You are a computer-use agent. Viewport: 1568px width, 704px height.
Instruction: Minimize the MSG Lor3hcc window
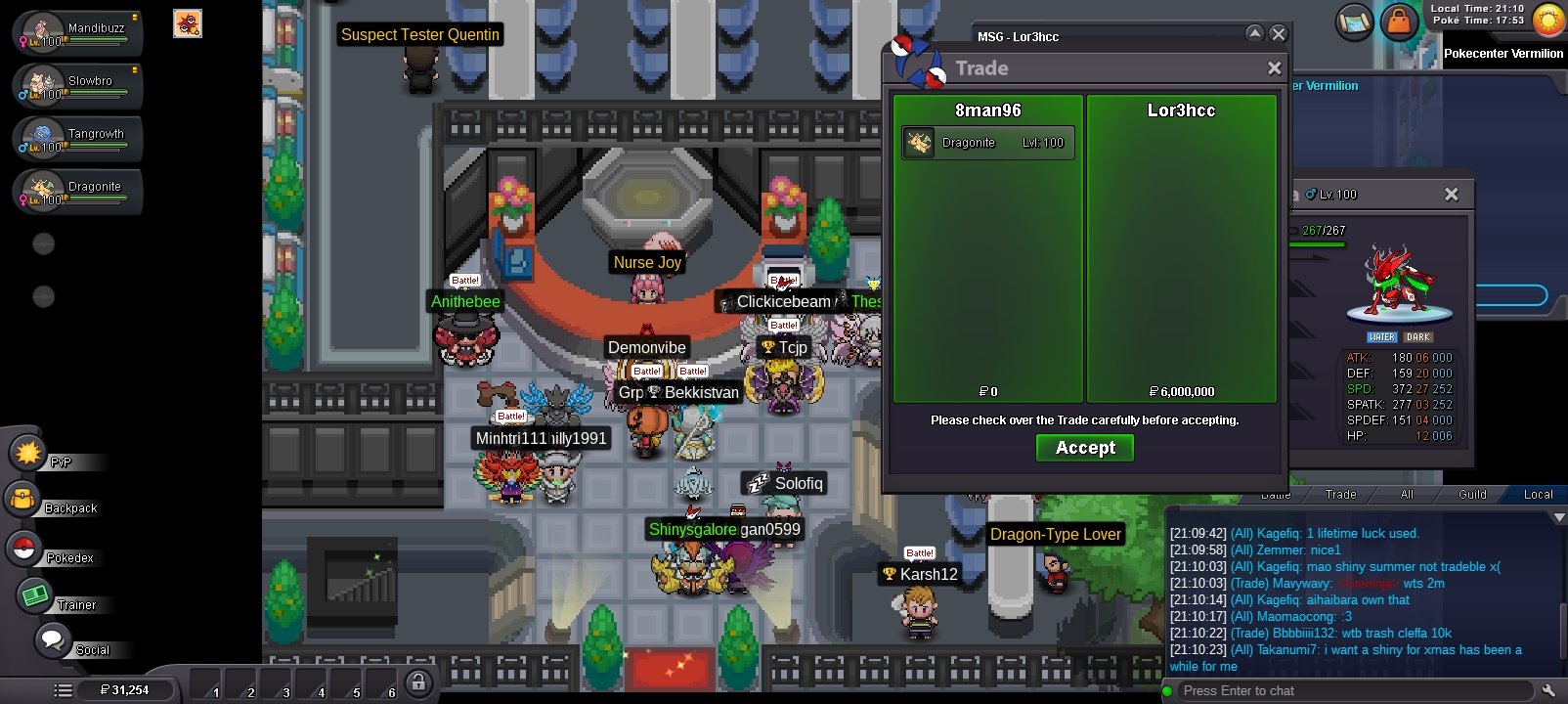click(1255, 34)
